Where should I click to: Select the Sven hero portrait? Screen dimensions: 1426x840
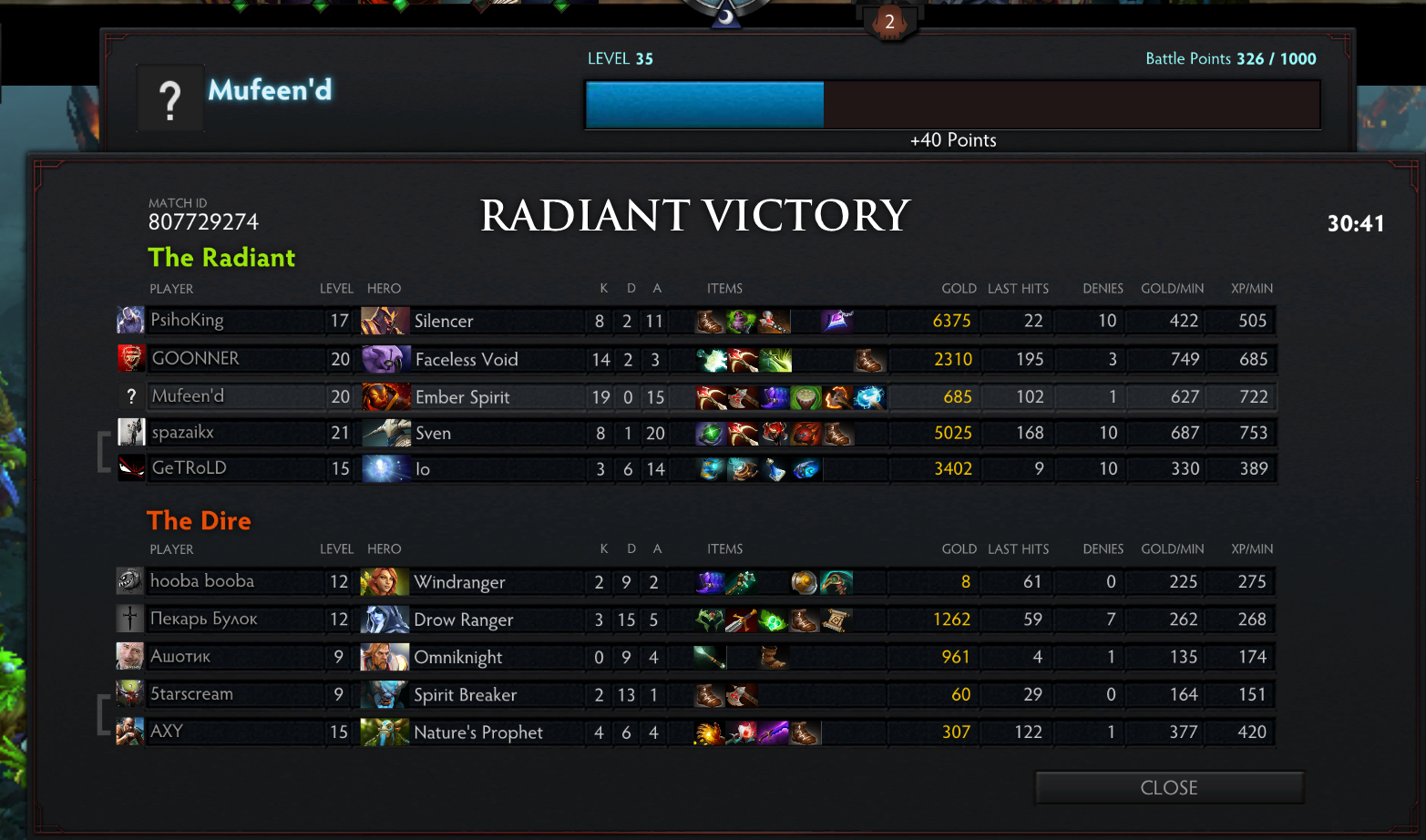pyautogui.click(x=385, y=433)
